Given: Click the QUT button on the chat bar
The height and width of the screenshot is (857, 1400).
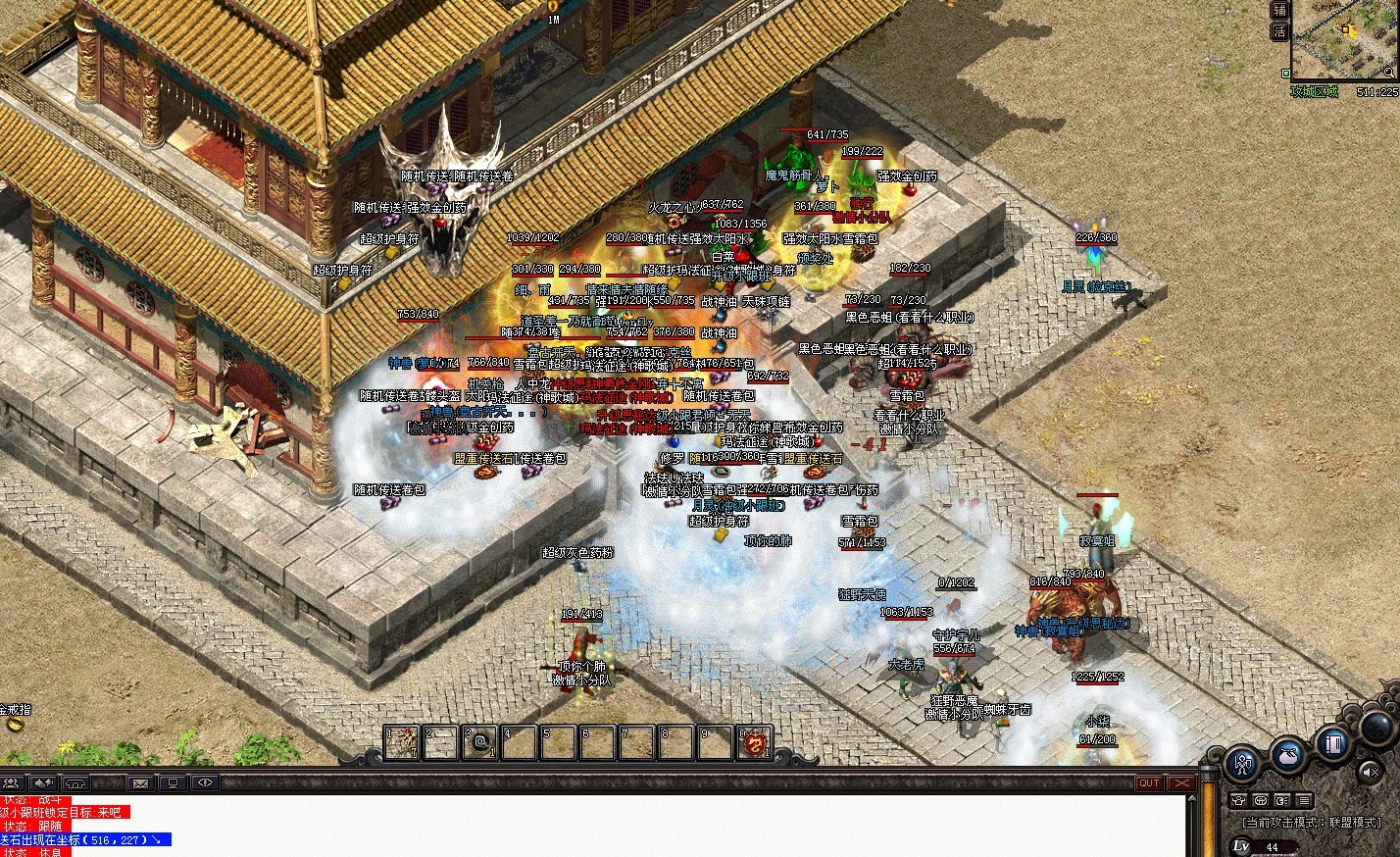Looking at the screenshot, I should [1149, 782].
